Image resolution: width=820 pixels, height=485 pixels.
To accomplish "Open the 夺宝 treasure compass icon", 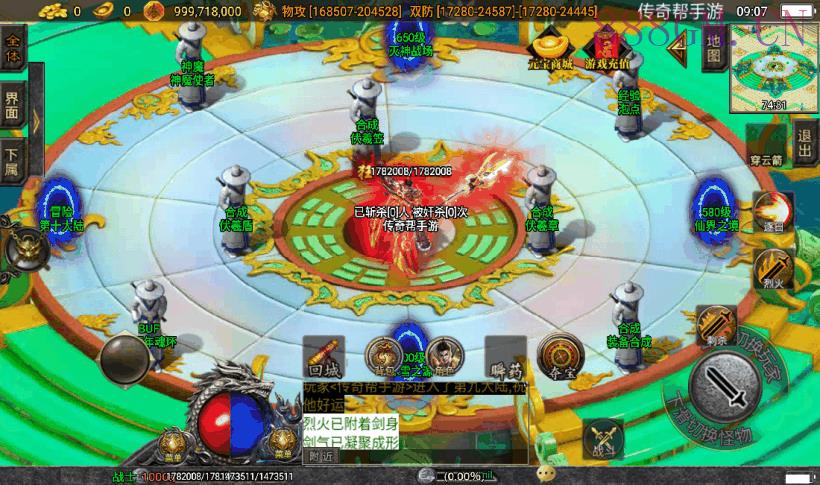I will click(x=560, y=355).
